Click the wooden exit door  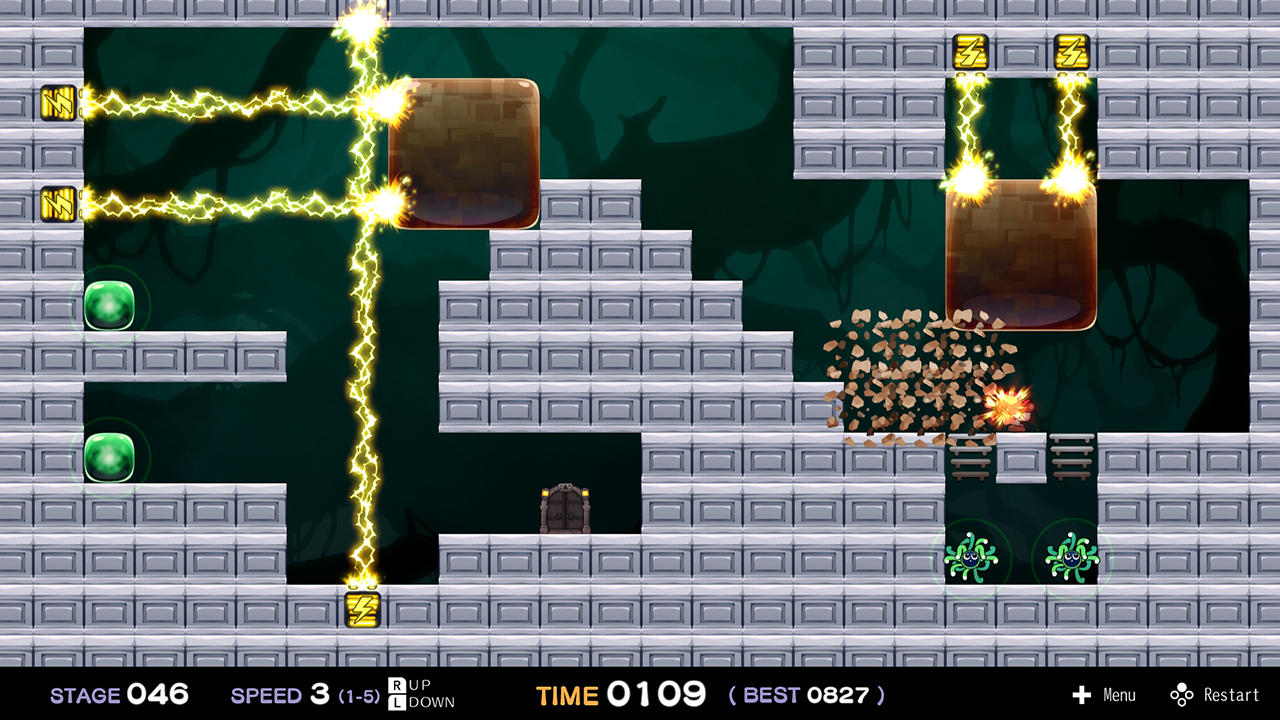566,510
